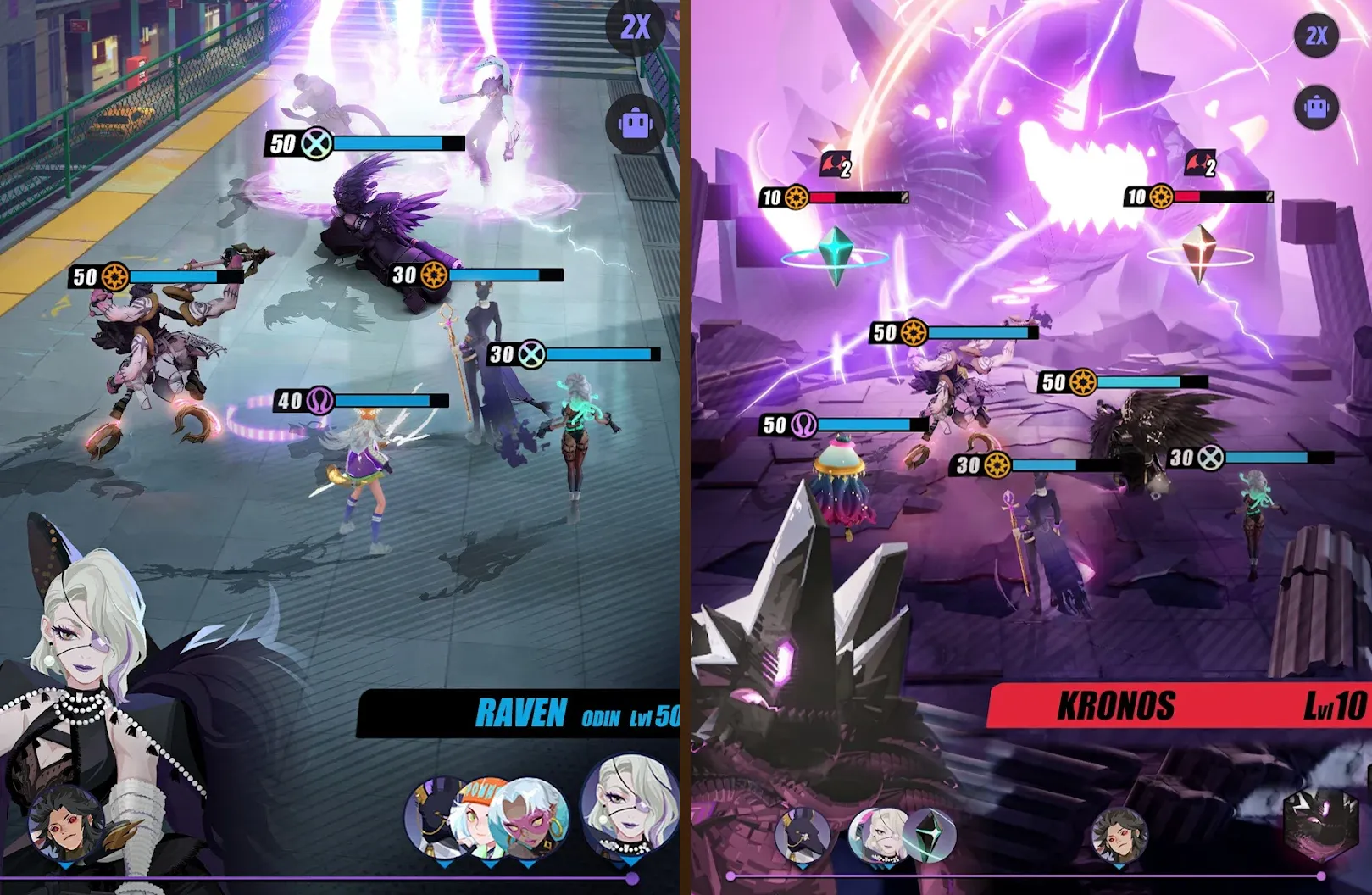Toggle 2X speed in the Kronos battle
This screenshot has height=895, width=1372.
coord(1316,36)
